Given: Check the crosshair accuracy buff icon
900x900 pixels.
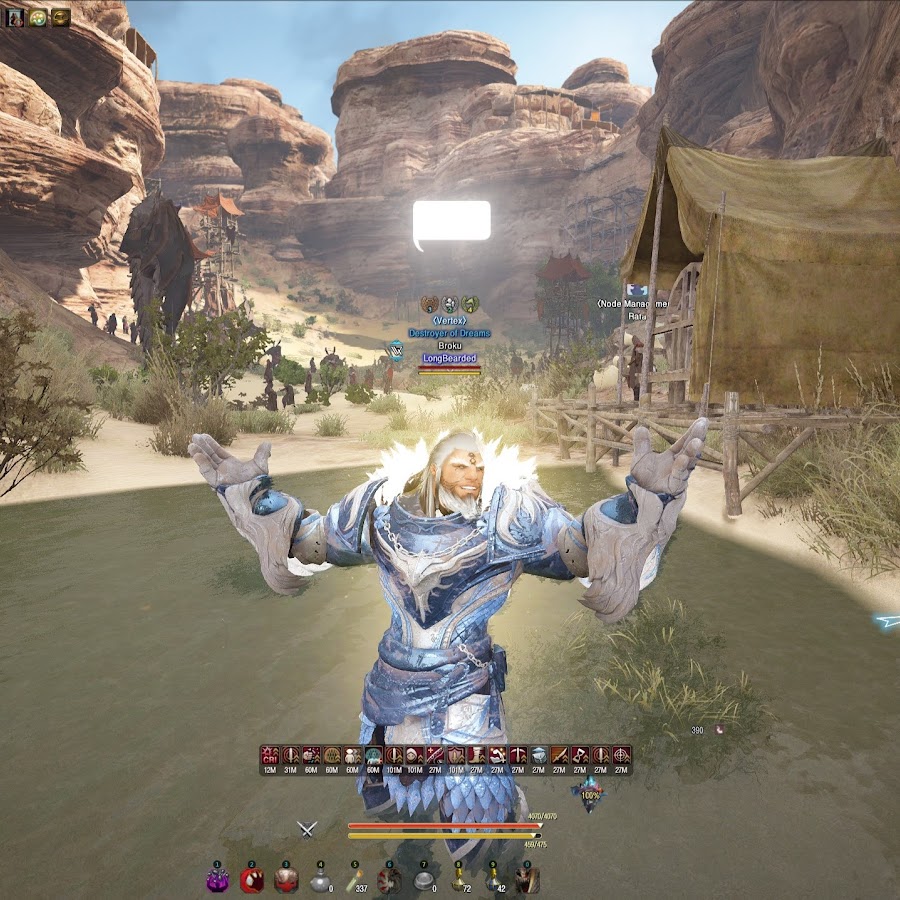Looking at the screenshot, I should [x=621, y=755].
